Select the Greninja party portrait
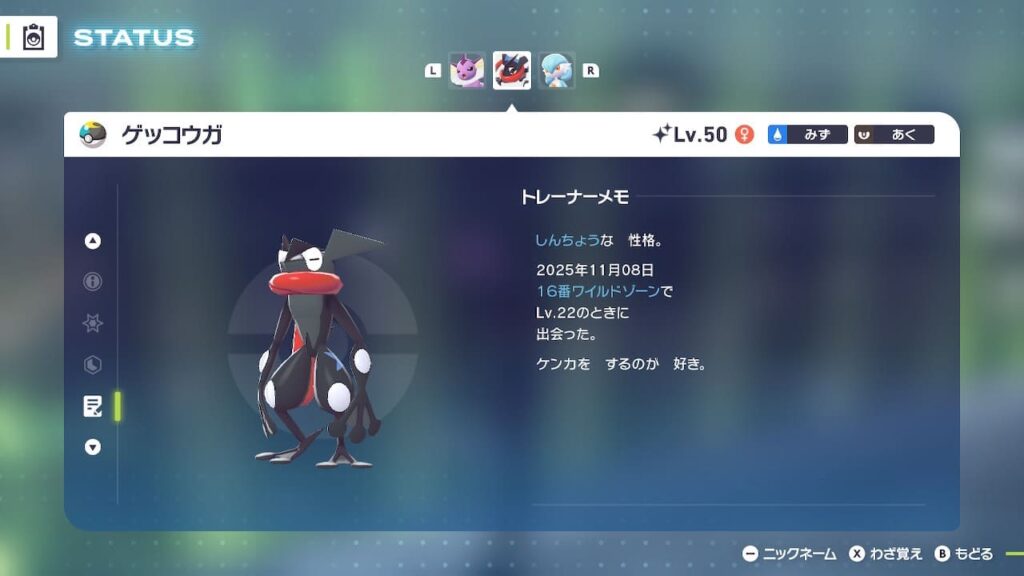The height and width of the screenshot is (576, 1024). (x=512, y=70)
